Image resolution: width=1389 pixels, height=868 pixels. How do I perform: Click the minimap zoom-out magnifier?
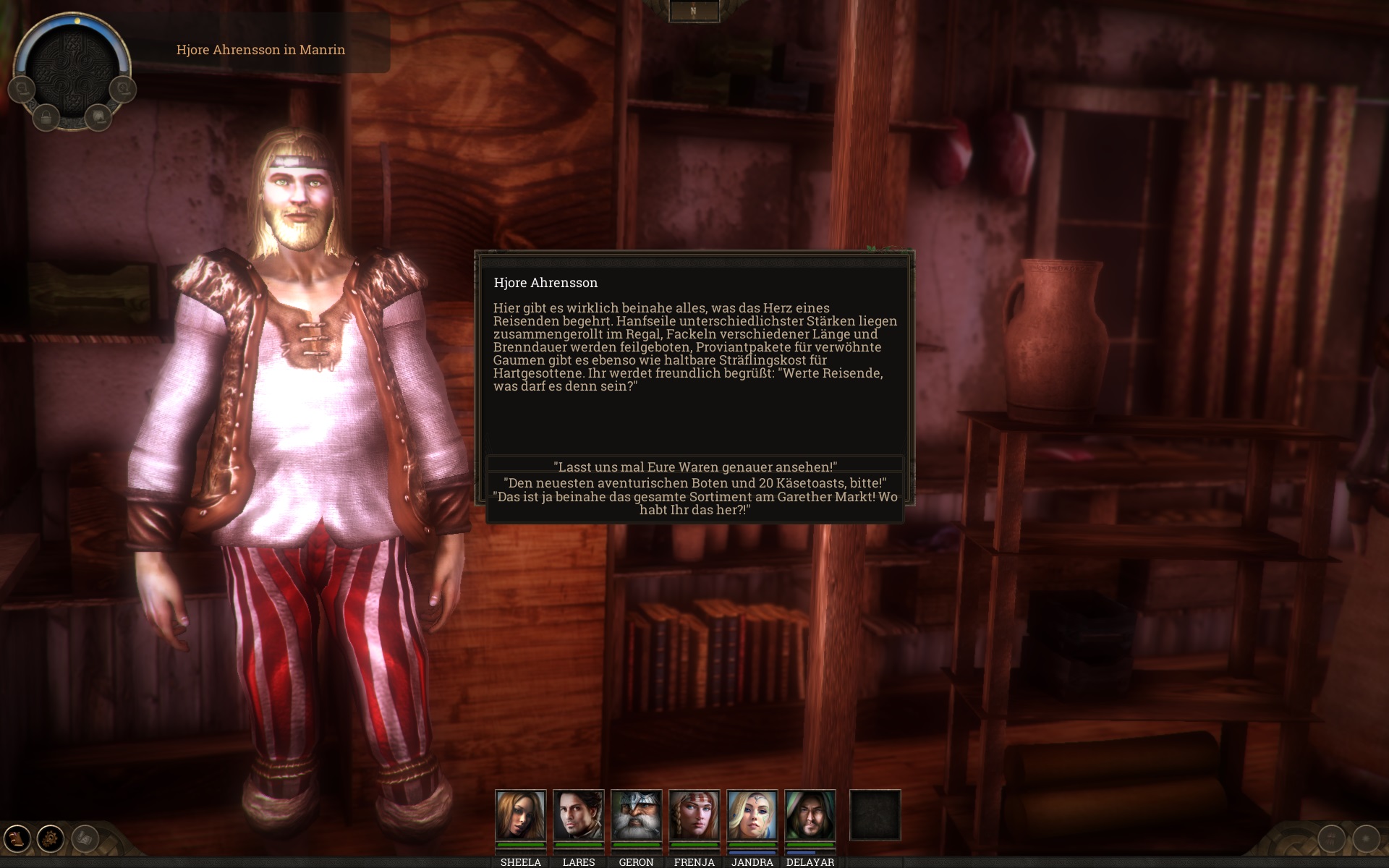(x=22, y=89)
